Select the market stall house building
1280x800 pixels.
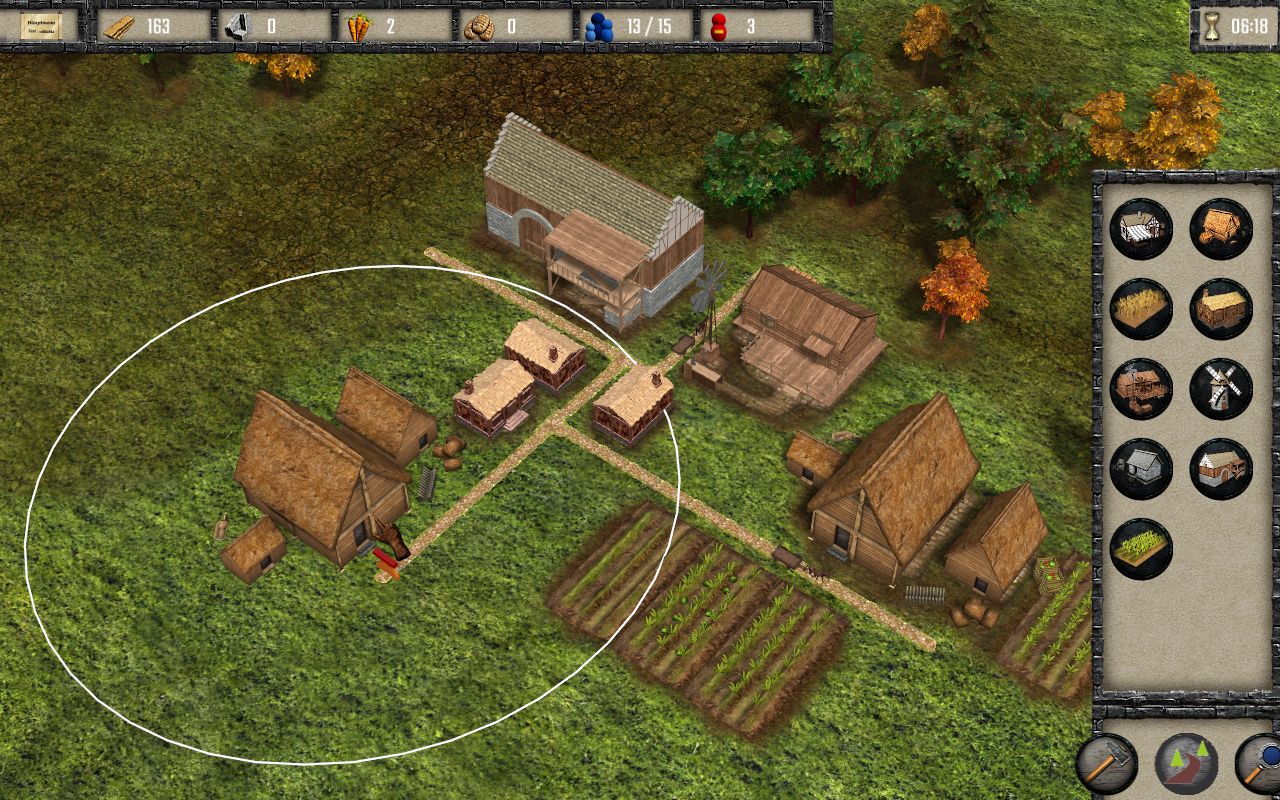click(x=1141, y=228)
